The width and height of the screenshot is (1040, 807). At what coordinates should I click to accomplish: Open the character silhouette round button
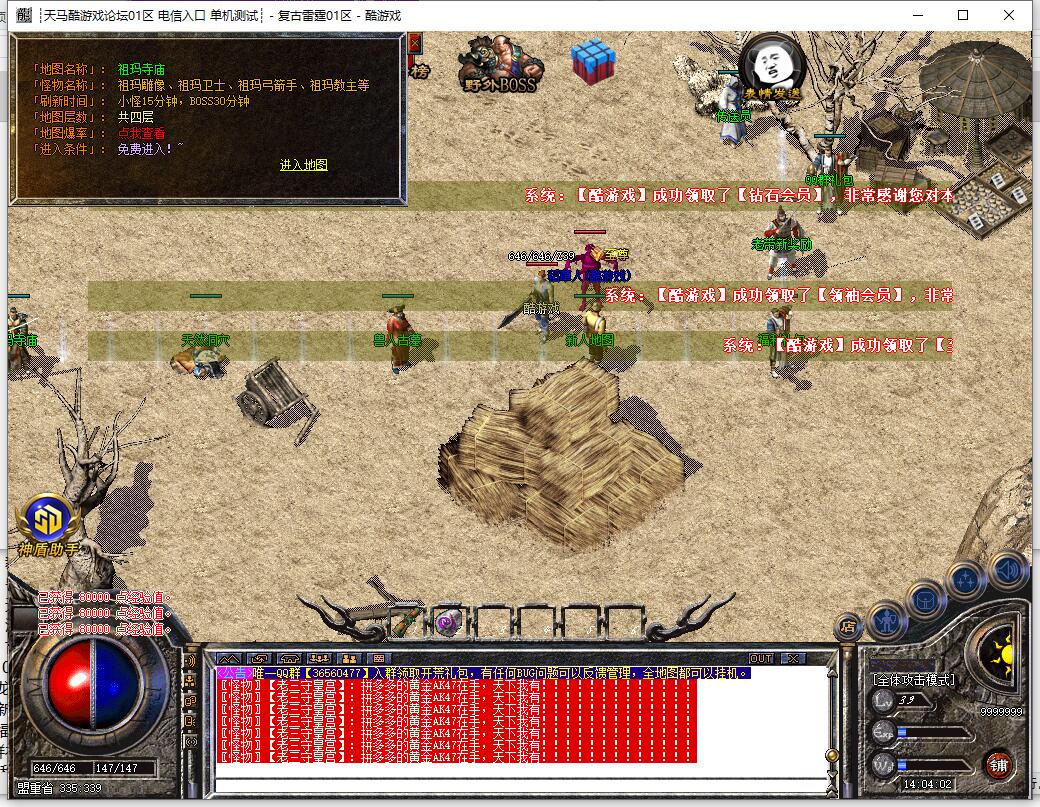click(886, 620)
